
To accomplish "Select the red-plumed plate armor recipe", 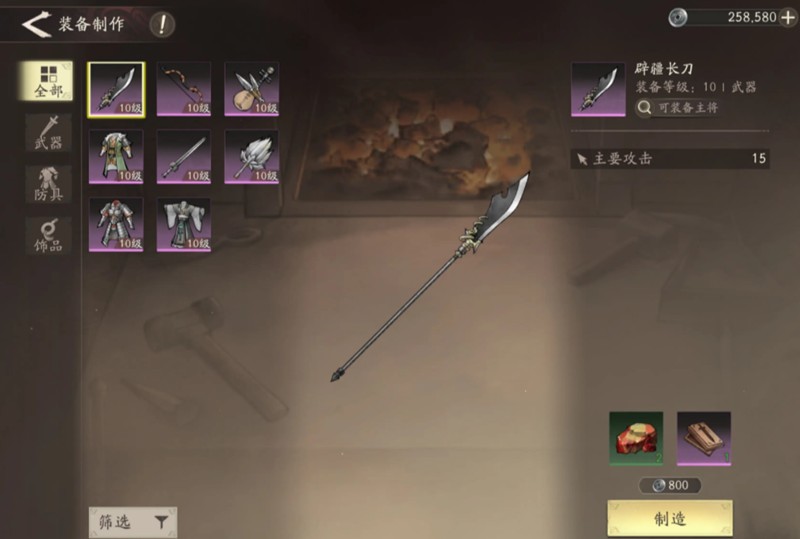I will point(116,224).
